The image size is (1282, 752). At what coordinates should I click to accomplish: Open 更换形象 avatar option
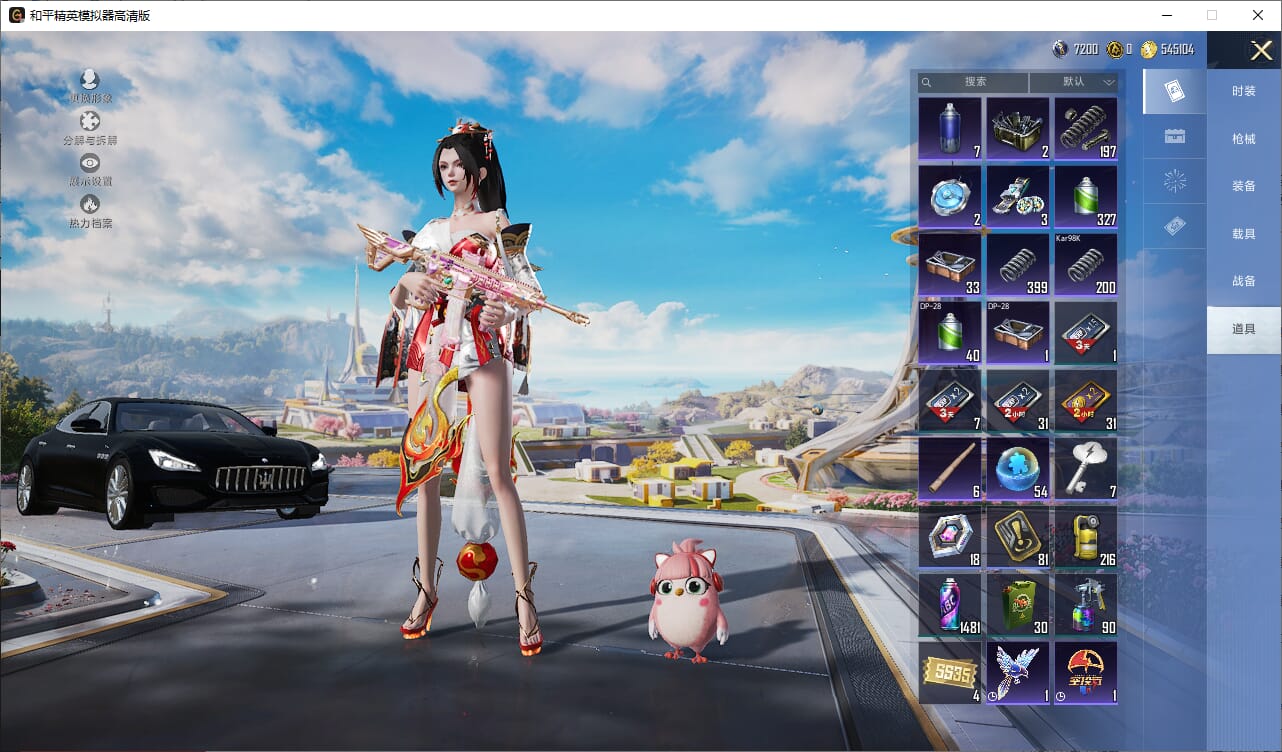click(x=90, y=87)
